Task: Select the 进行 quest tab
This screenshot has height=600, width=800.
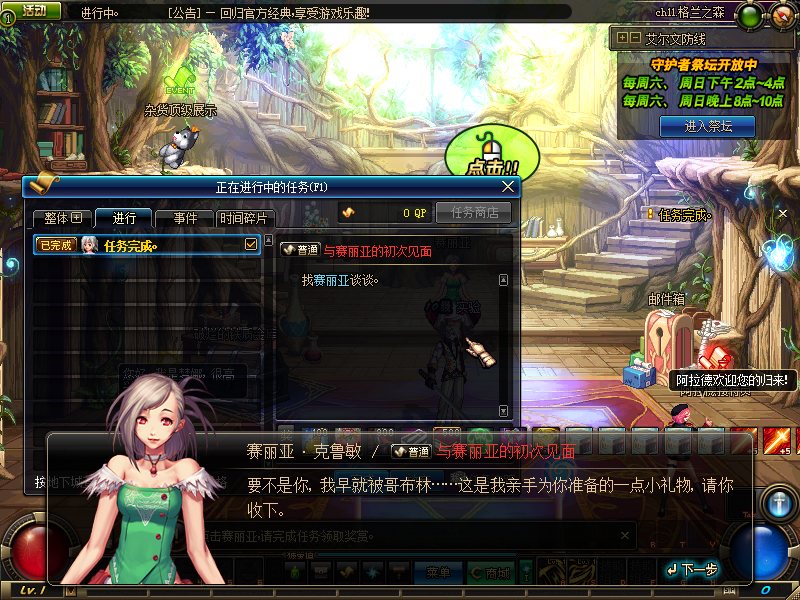Action: coord(125,218)
